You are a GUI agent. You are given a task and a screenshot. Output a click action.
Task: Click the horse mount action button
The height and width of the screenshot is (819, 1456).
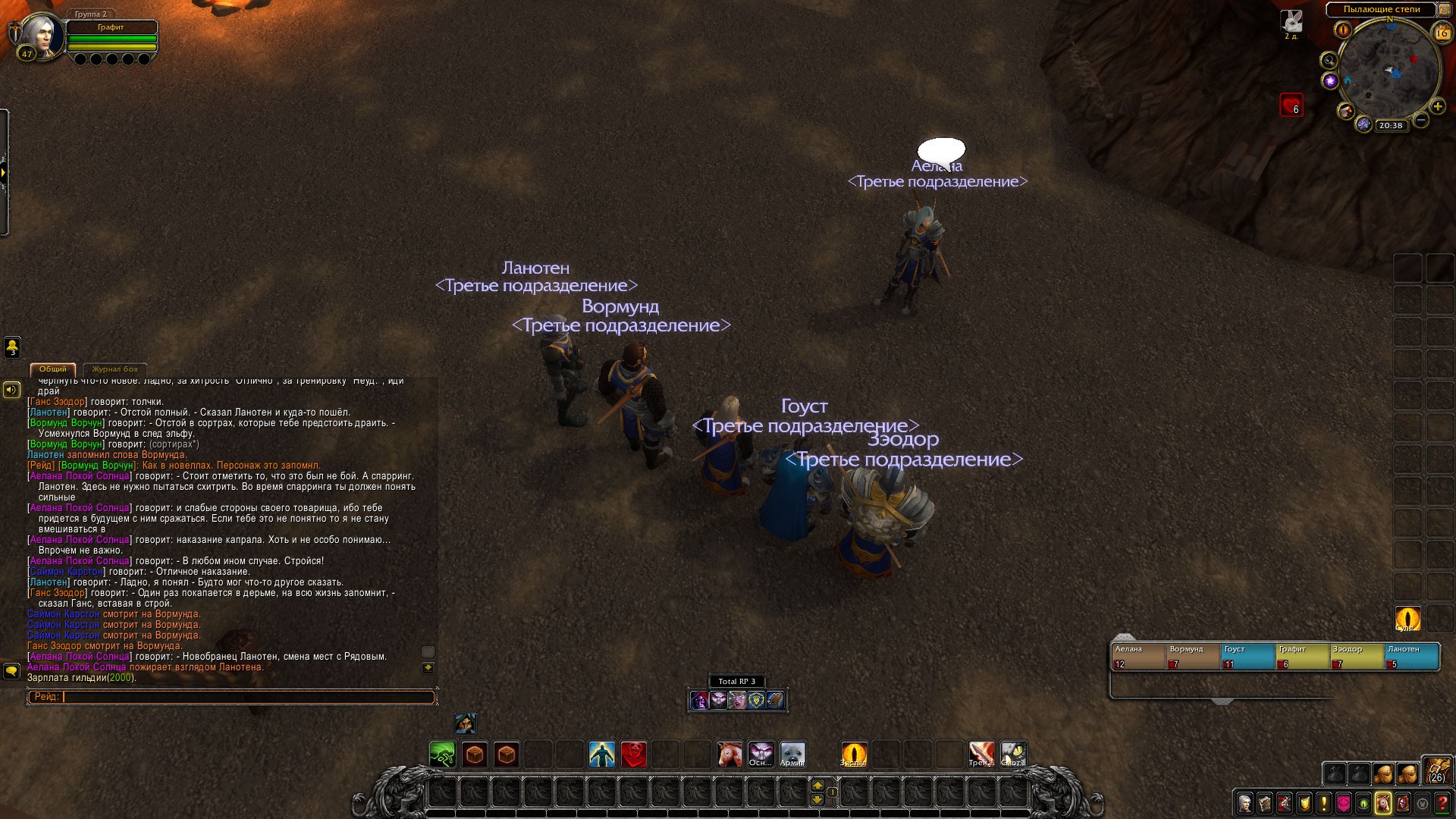[730, 755]
